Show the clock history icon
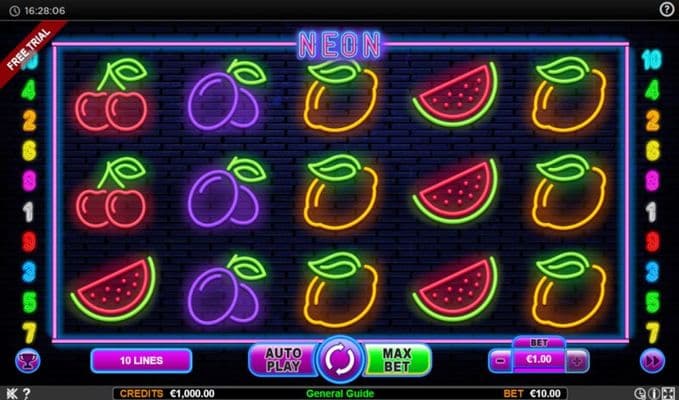The height and width of the screenshot is (400, 679). click(x=640, y=393)
